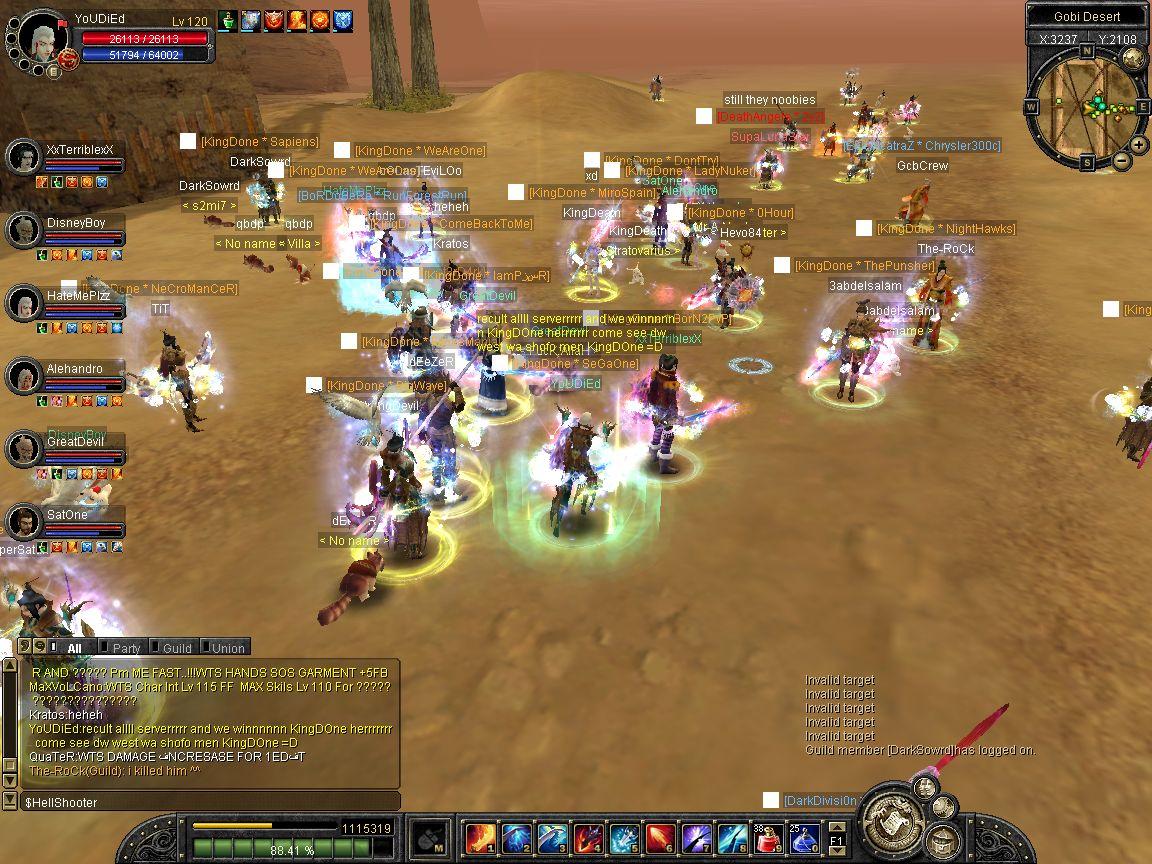Select party member DisneyBoy's portrait
This screenshot has width=1152, height=864.
click(23, 230)
